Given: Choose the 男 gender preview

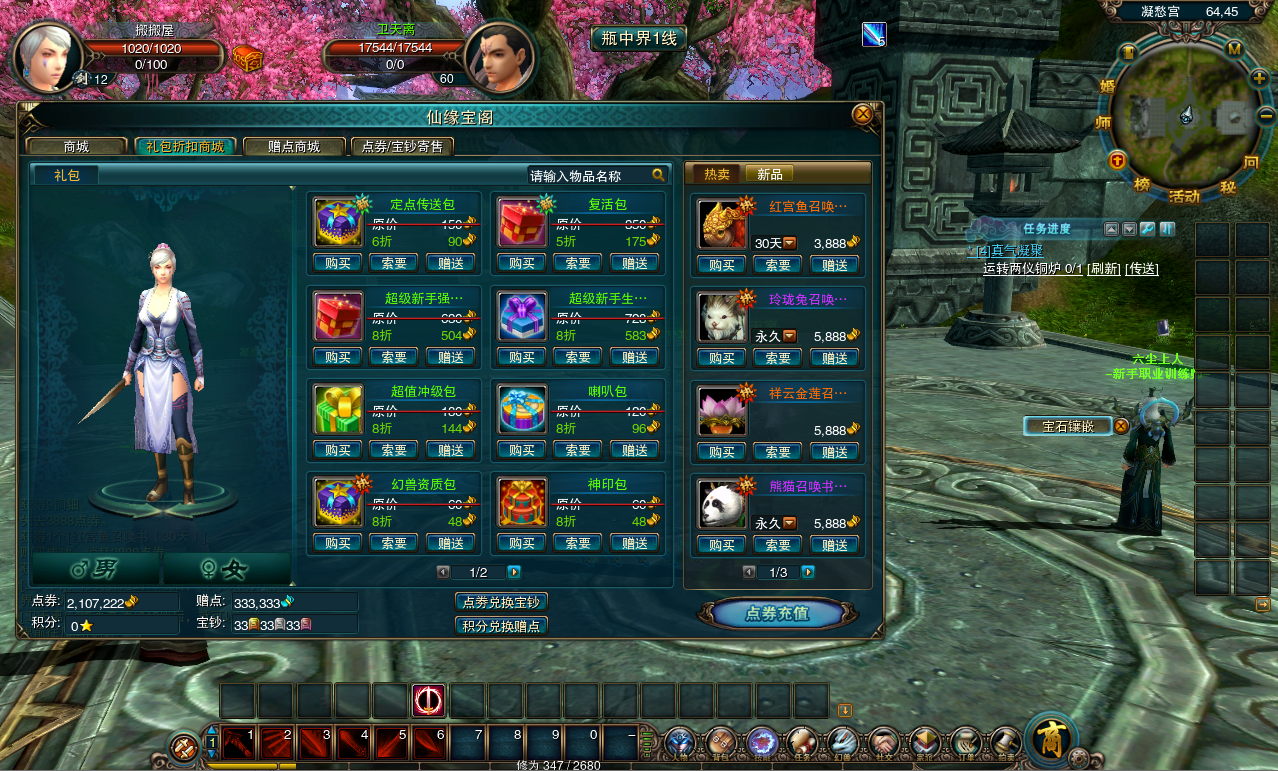Looking at the screenshot, I should tap(95, 569).
